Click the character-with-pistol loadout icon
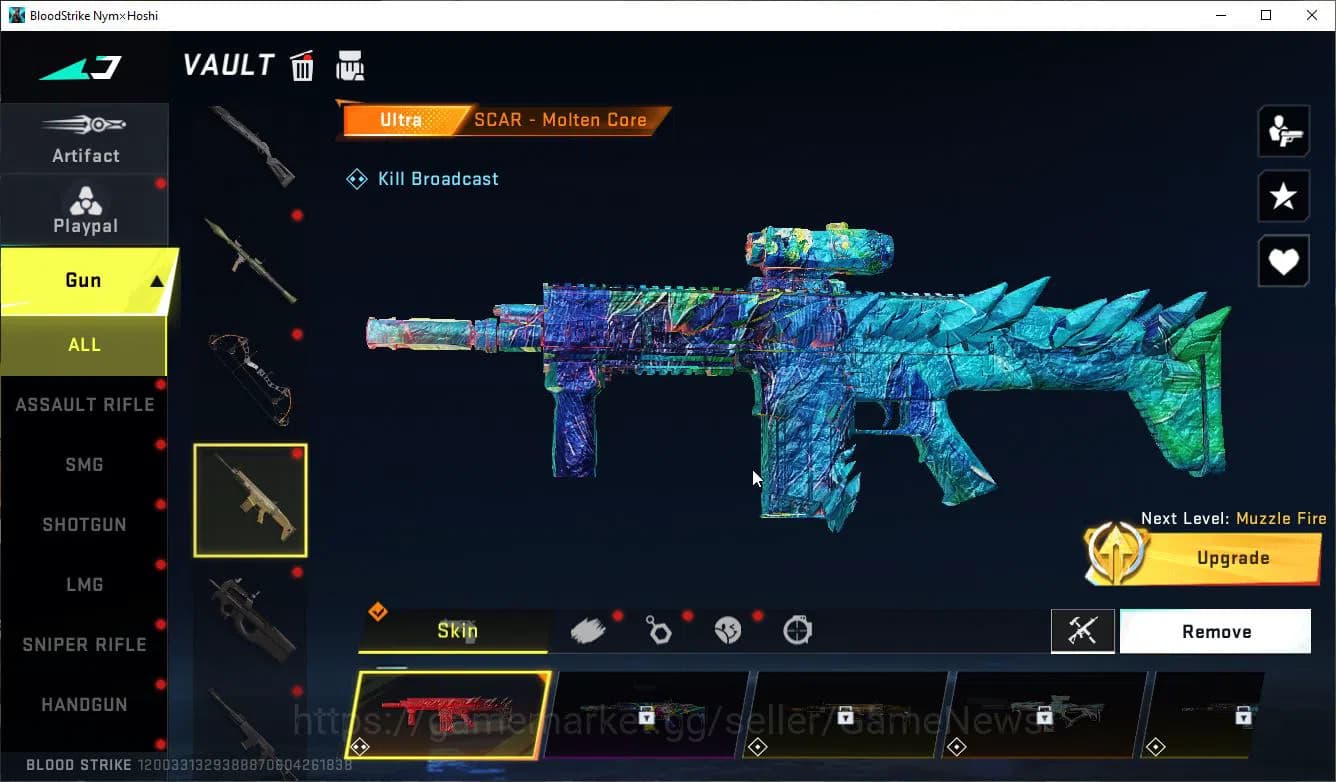Viewport: 1336px width, 782px height. tap(1283, 130)
